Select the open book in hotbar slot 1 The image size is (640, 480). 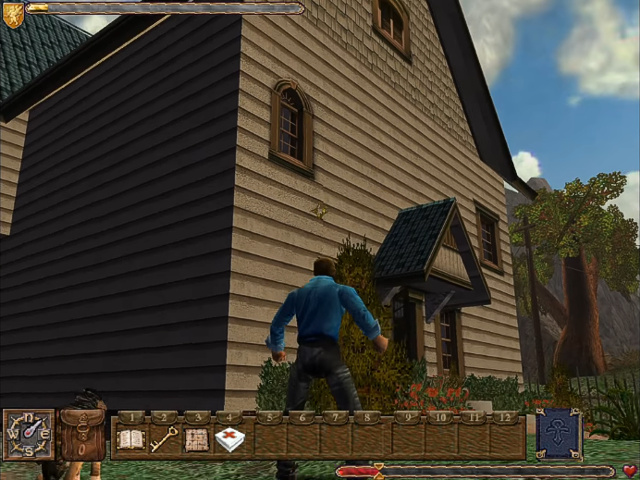click(x=130, y=439)
